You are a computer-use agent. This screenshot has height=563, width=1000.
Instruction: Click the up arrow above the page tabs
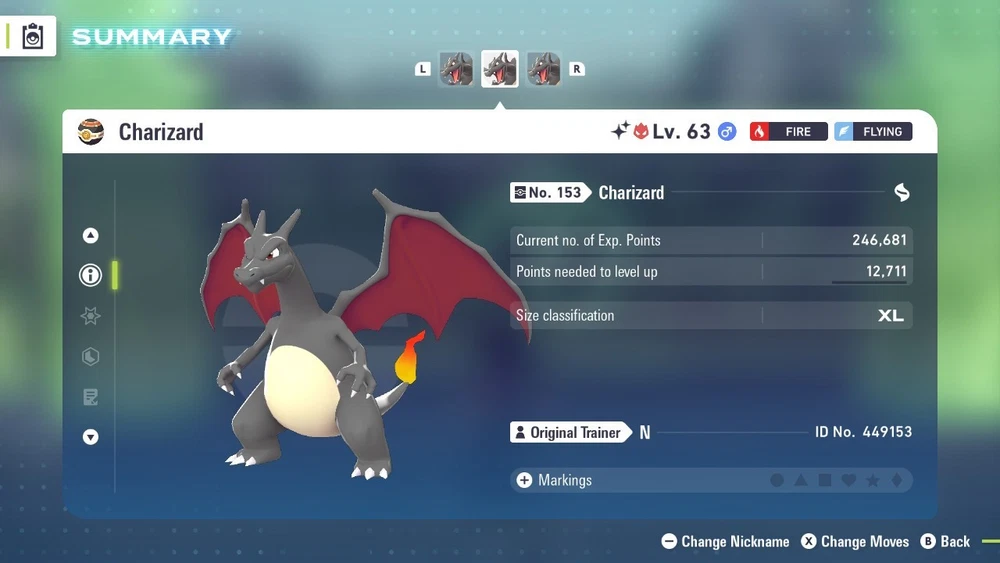point(90,236)
